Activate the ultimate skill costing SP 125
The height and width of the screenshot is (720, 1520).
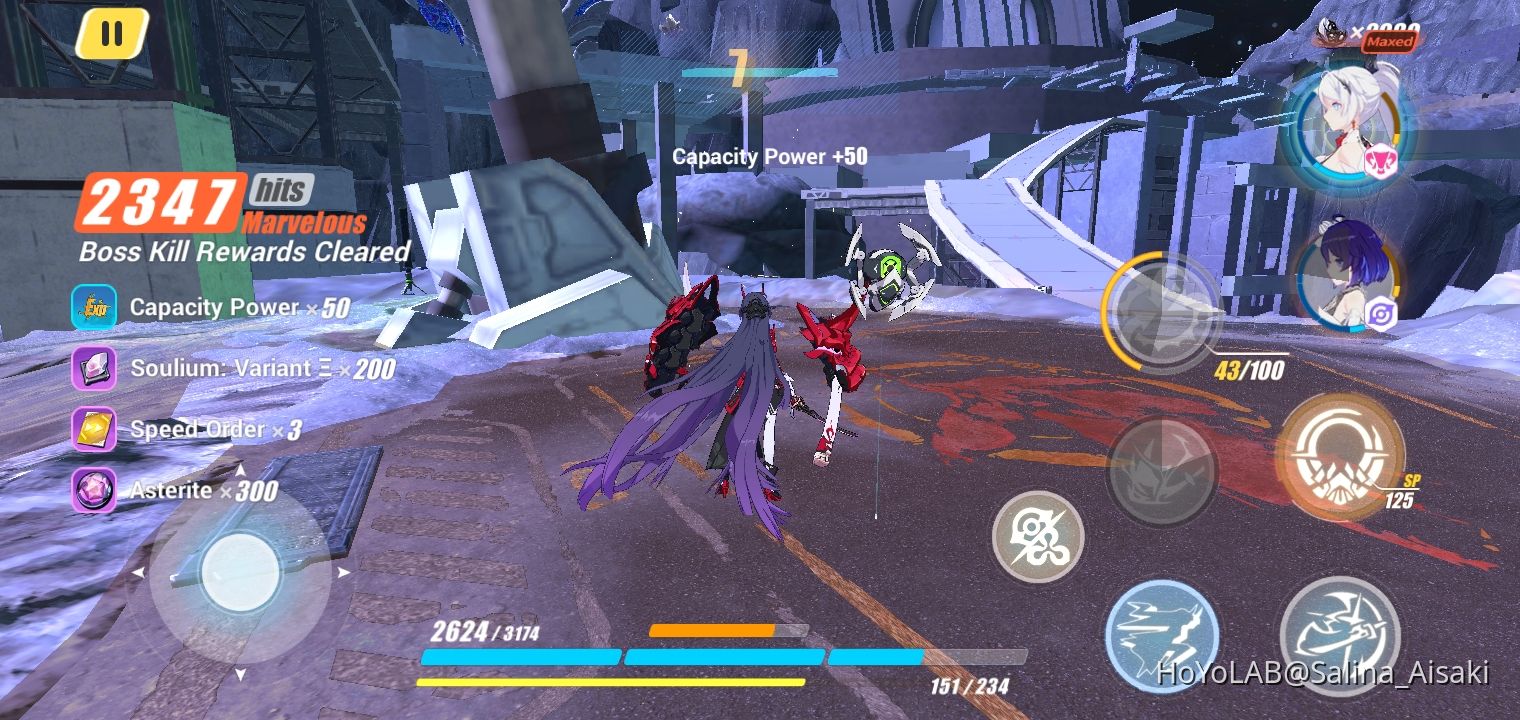pyautogui.click(x=1342, y=462)
